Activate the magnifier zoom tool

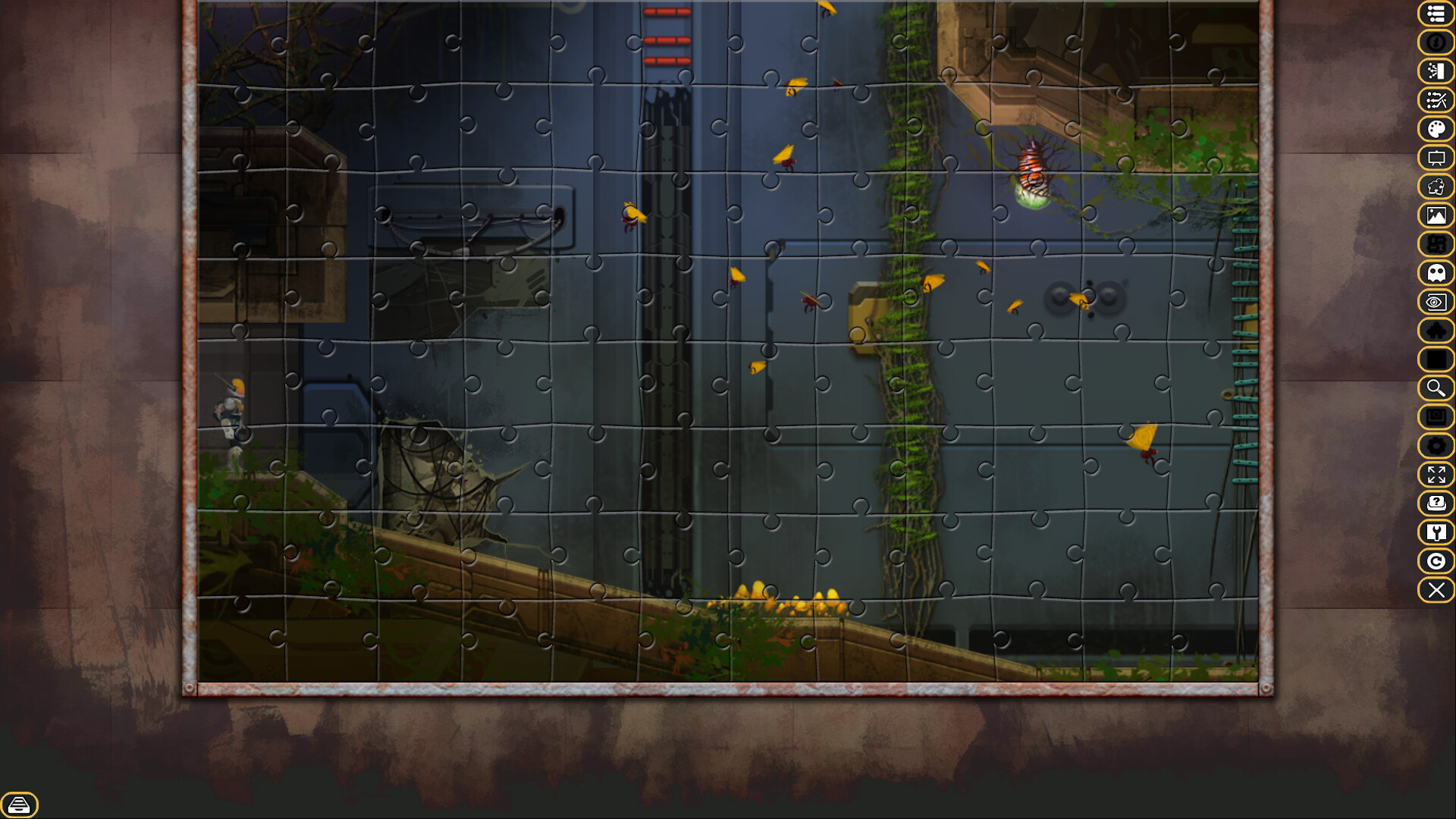1436,388
